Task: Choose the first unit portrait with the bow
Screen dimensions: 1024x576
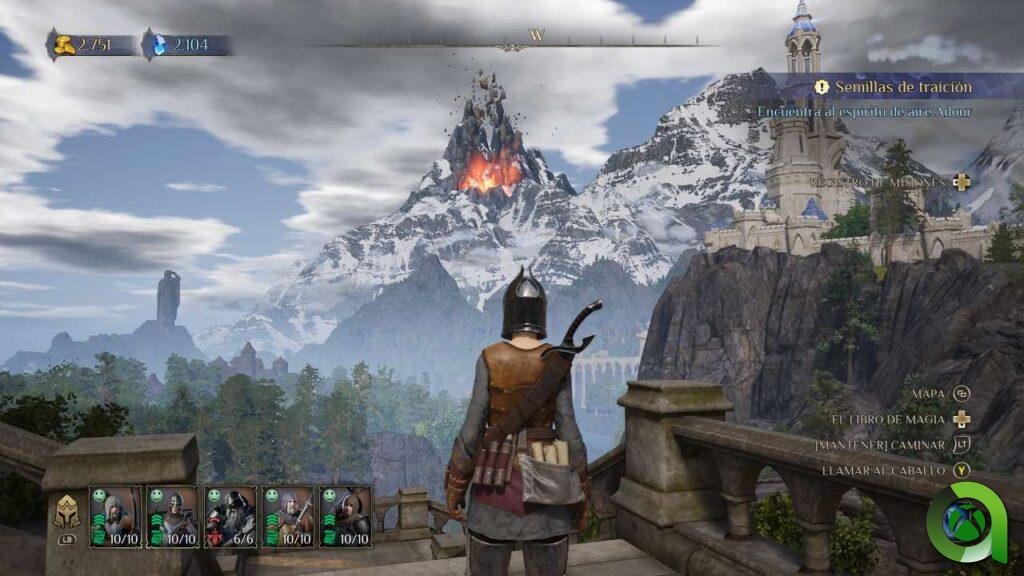Action: (x=115, y=516)
